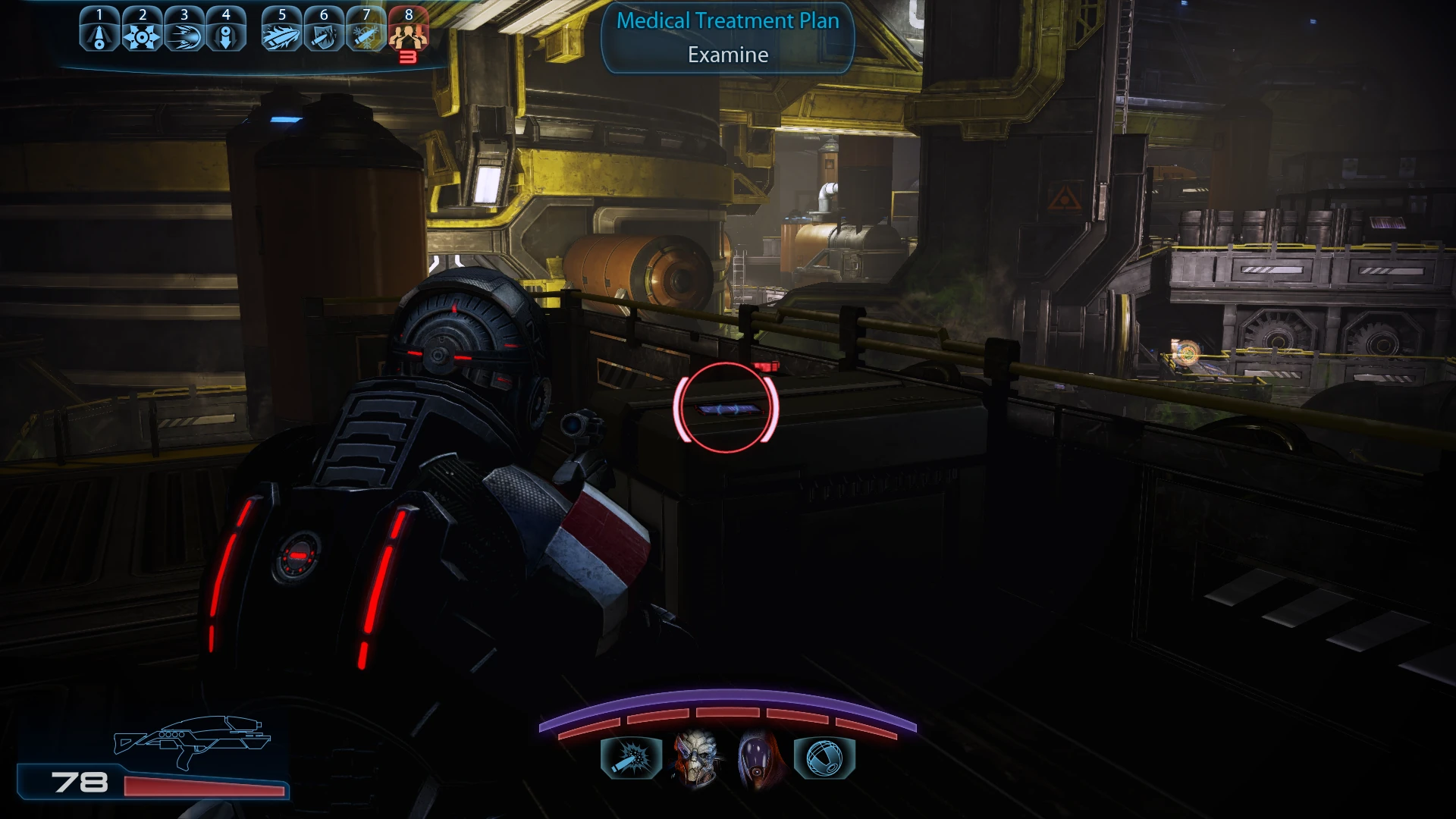Enable Cryo Ammo in slot 7
The height and width of the screenshot is (819, 1456).
tap(366, 35)
